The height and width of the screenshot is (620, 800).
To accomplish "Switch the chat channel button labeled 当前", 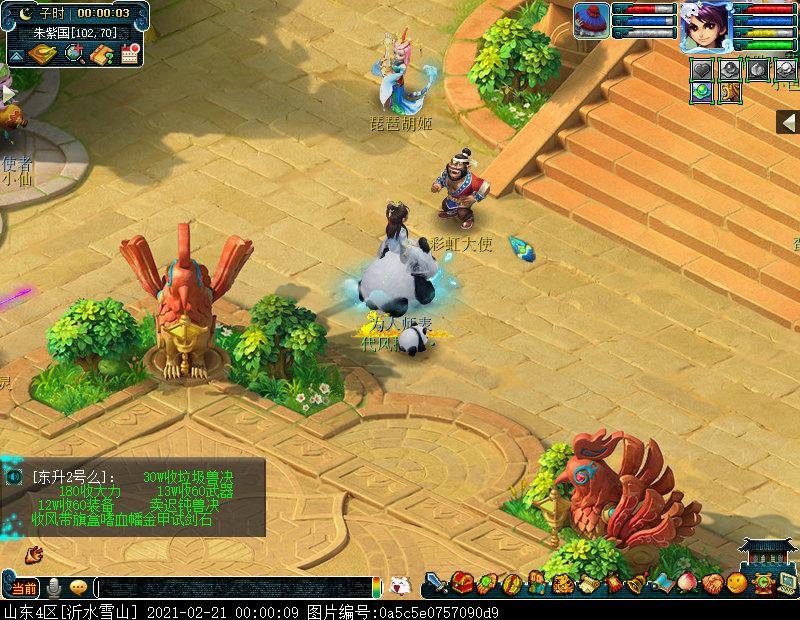I will (x=23, y=587).
